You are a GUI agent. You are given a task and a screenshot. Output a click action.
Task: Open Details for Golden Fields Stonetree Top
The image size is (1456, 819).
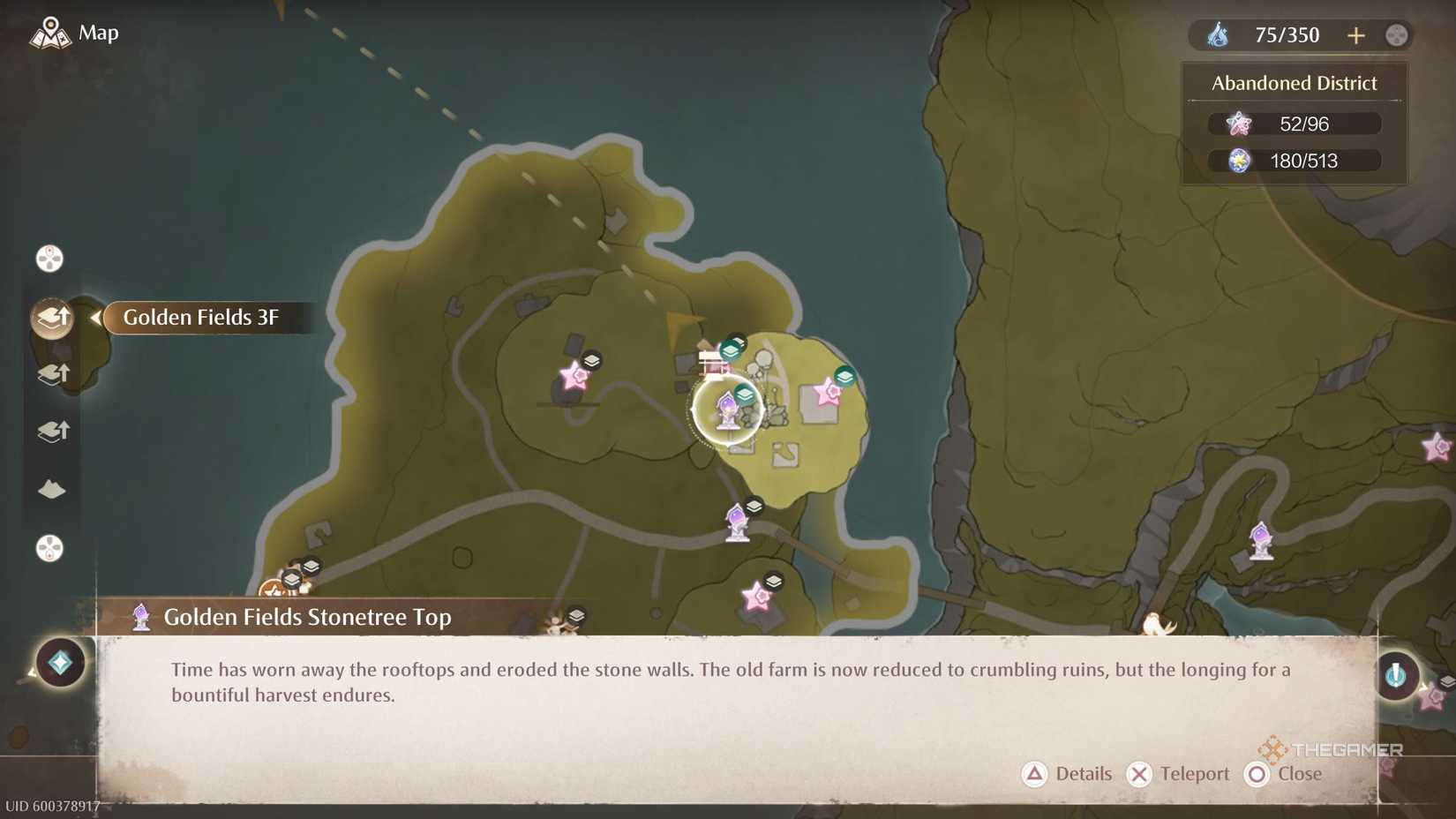point(1067,774)
